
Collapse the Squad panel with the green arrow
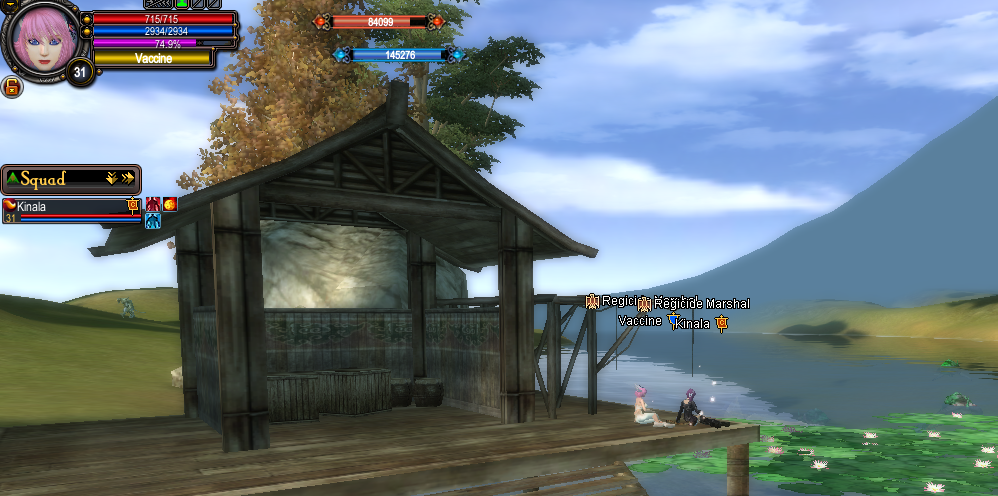click(x=12, y=179)
